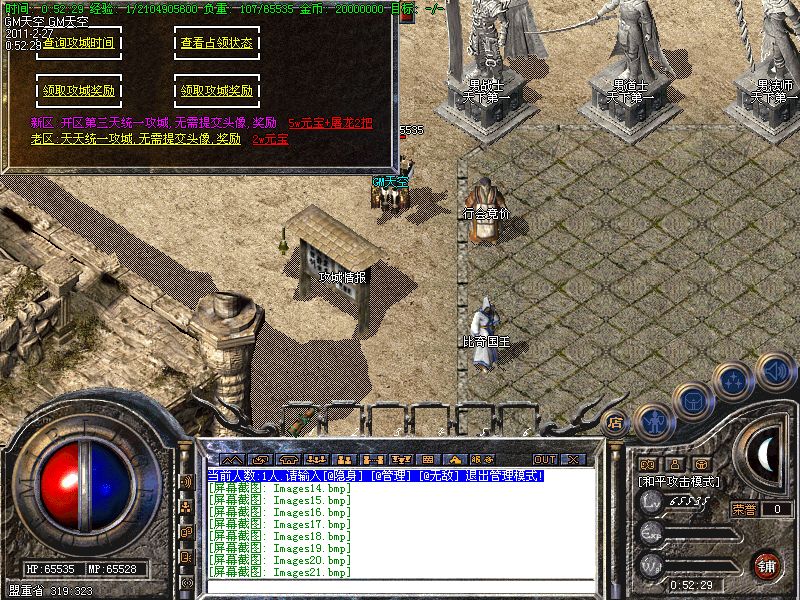Click the [和平攻击模式] attack mode label
Viewport: 800px width, 600px height.
pos(679,482)
